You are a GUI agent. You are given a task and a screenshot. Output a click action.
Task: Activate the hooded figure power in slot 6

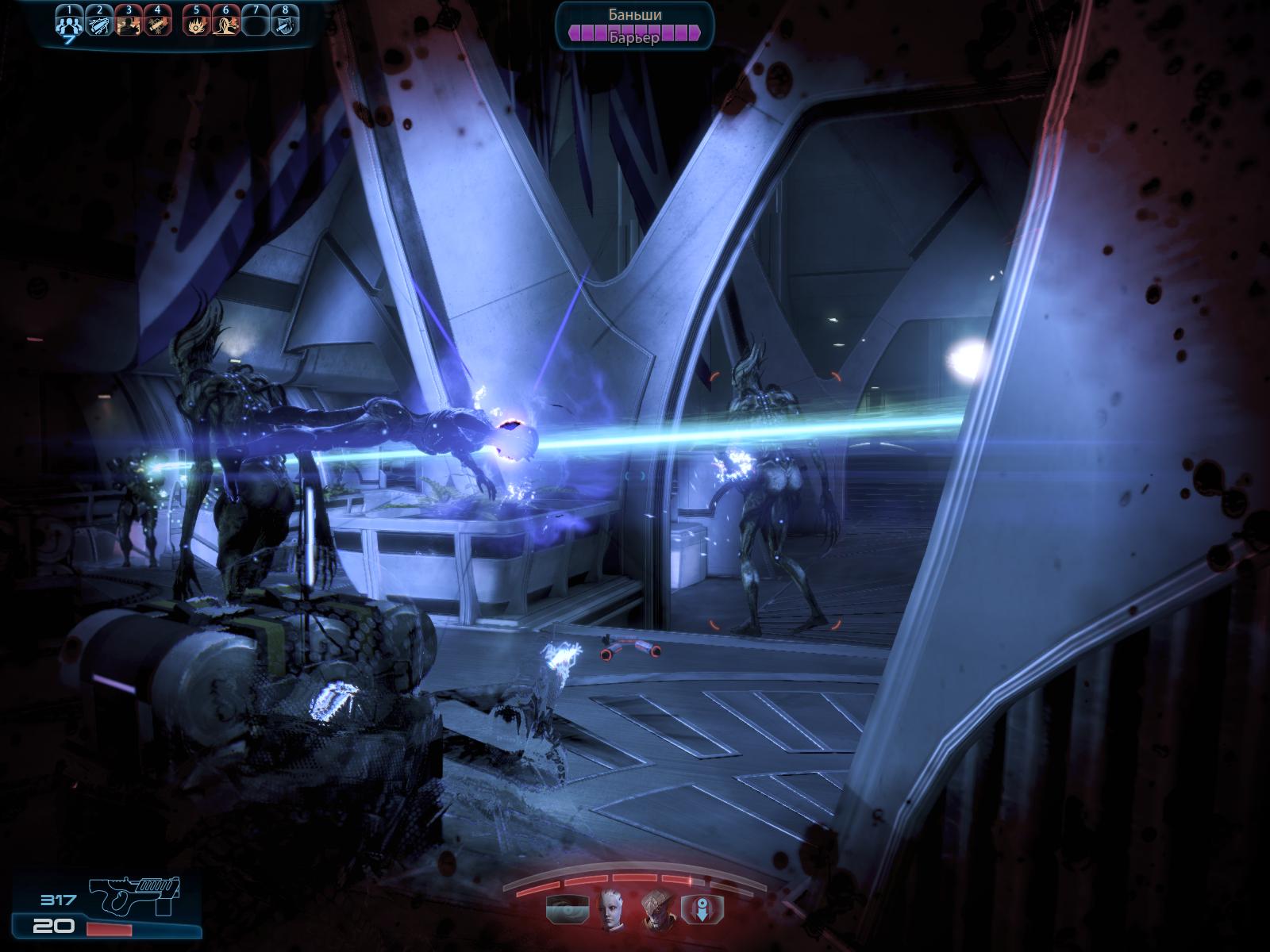(225, 25)
